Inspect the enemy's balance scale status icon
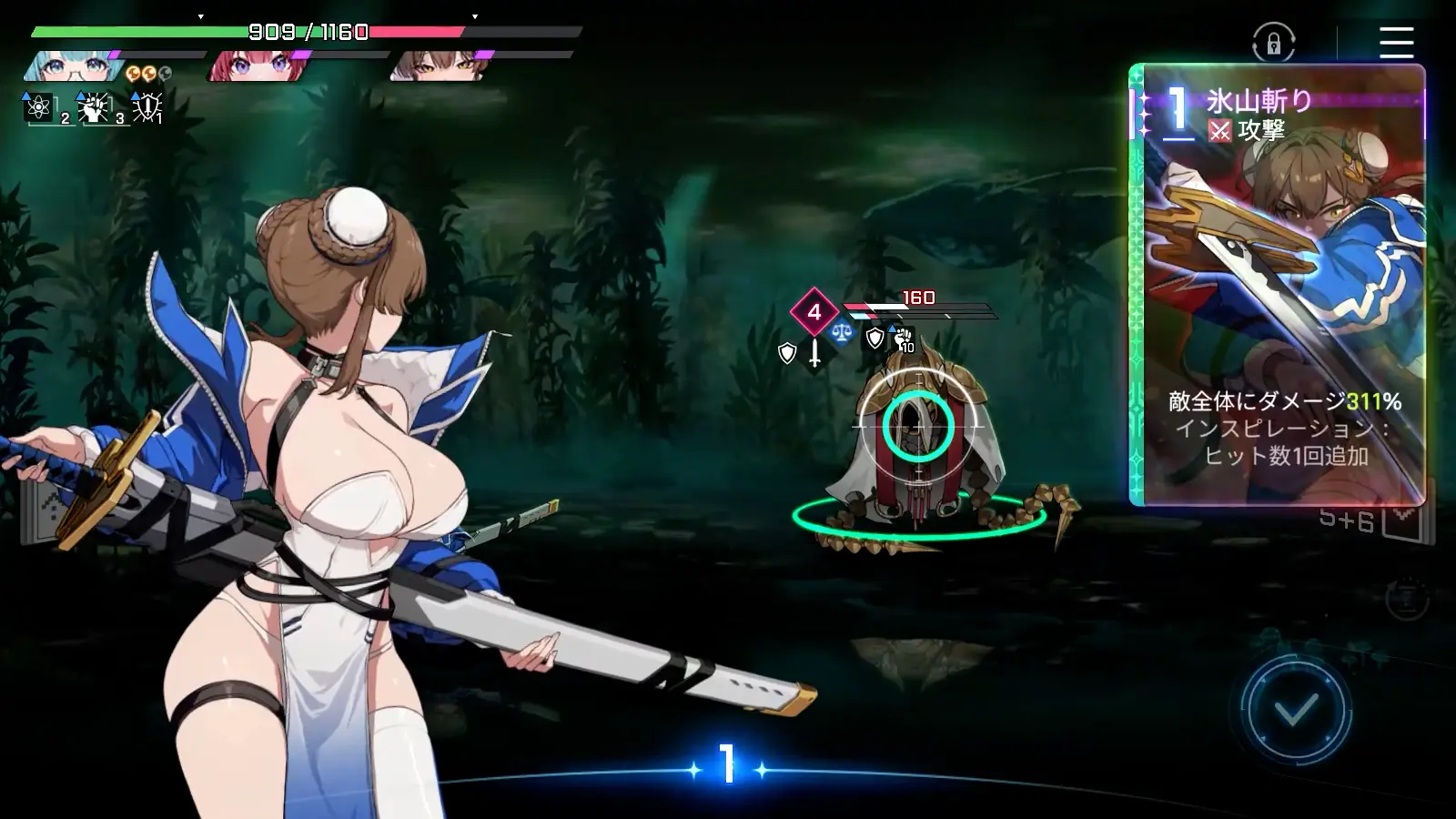Screen dimensions: 1456x819 click(842, 334)
